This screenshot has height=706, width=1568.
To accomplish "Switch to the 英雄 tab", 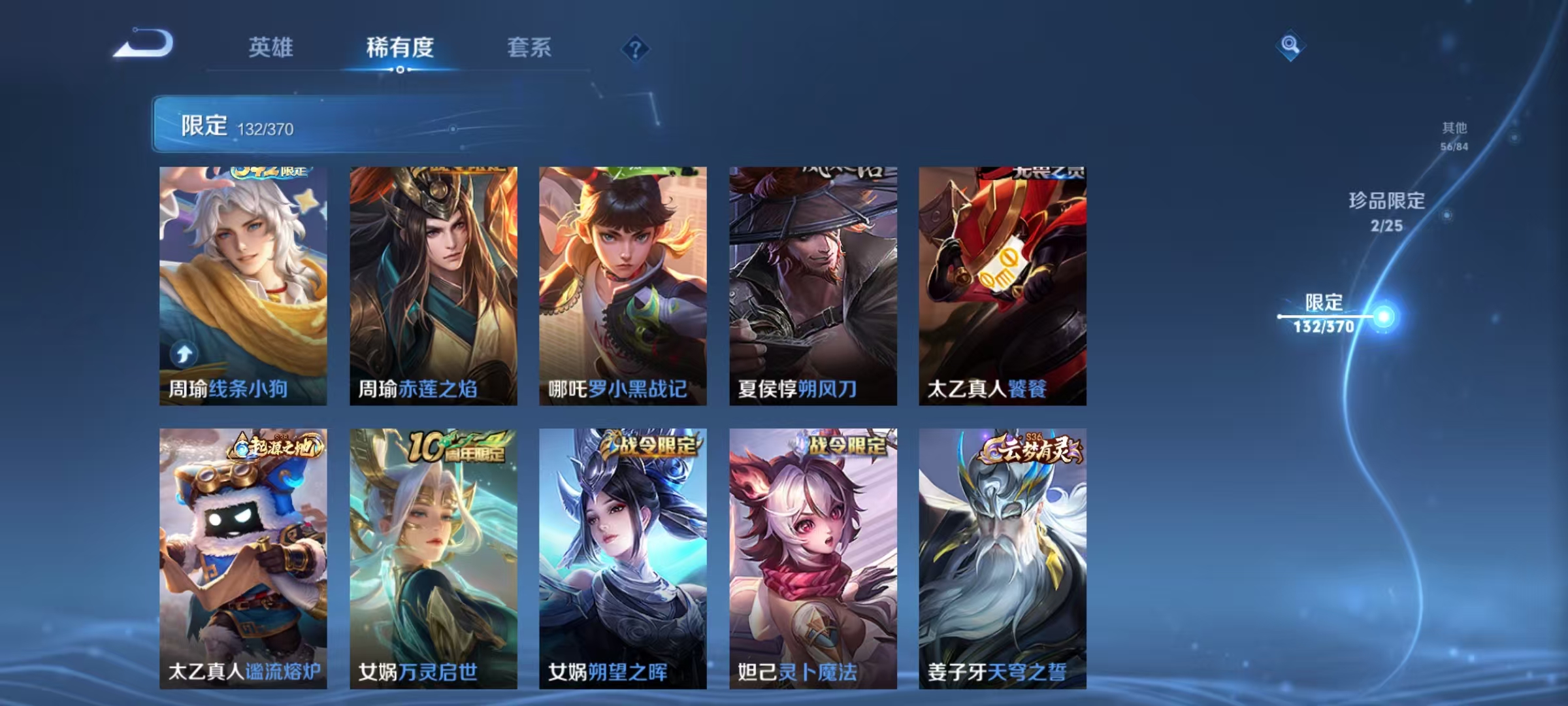I will pos(272,47).
